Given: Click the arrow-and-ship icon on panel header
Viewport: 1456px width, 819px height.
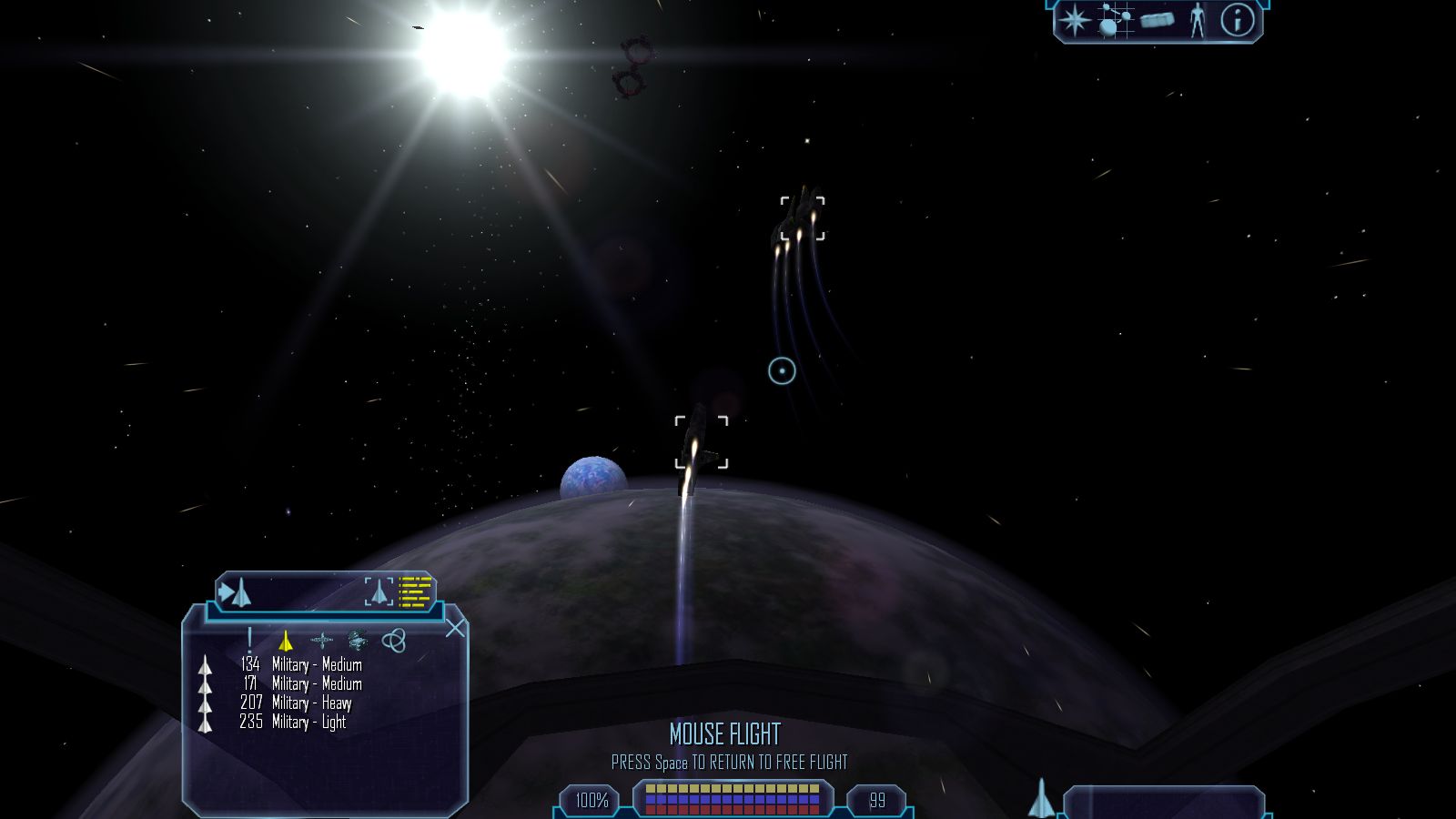Looking at the screenshot, I should click(235, 592).
